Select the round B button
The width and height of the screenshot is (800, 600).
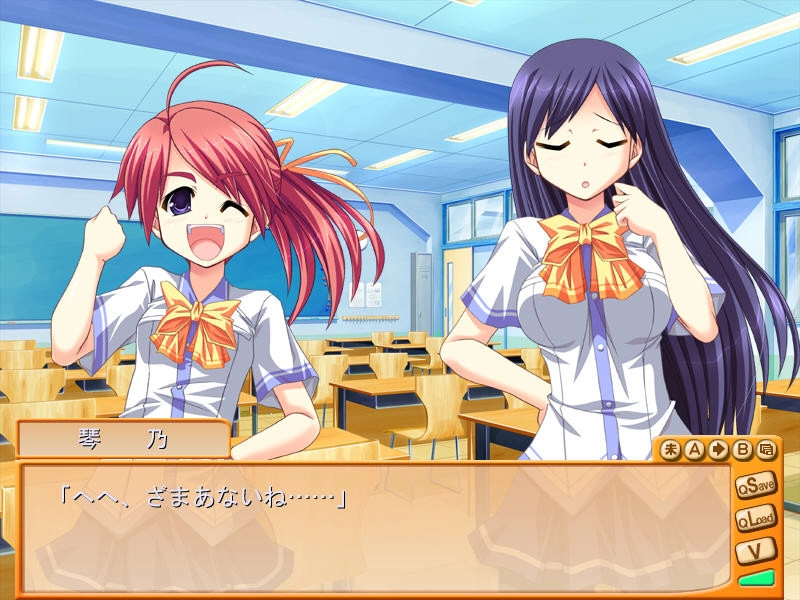tap(742, 450)
